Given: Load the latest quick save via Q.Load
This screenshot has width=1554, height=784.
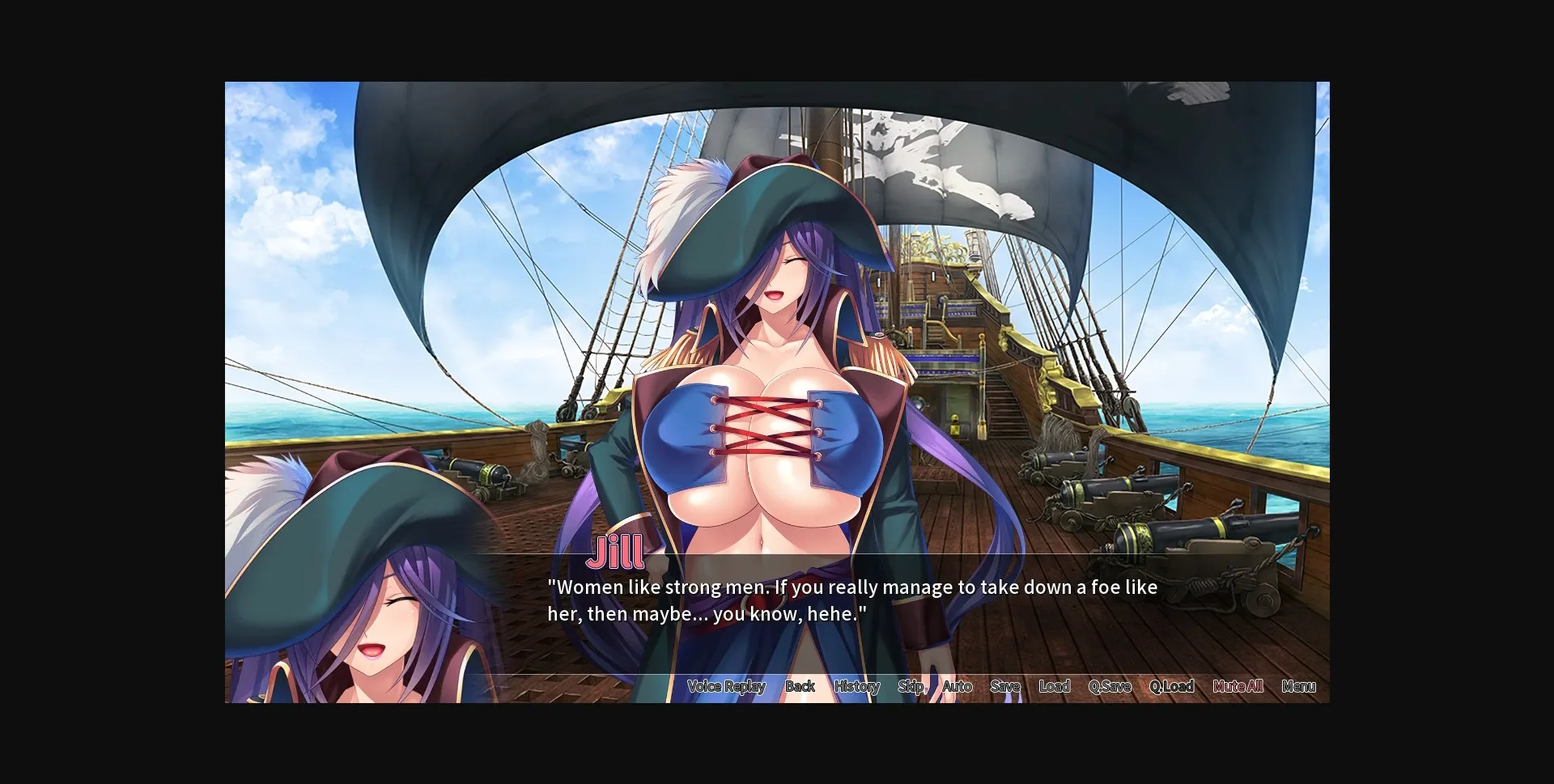Looking at the screenshot, I should pyautogui.click(x=1171, y=686).
